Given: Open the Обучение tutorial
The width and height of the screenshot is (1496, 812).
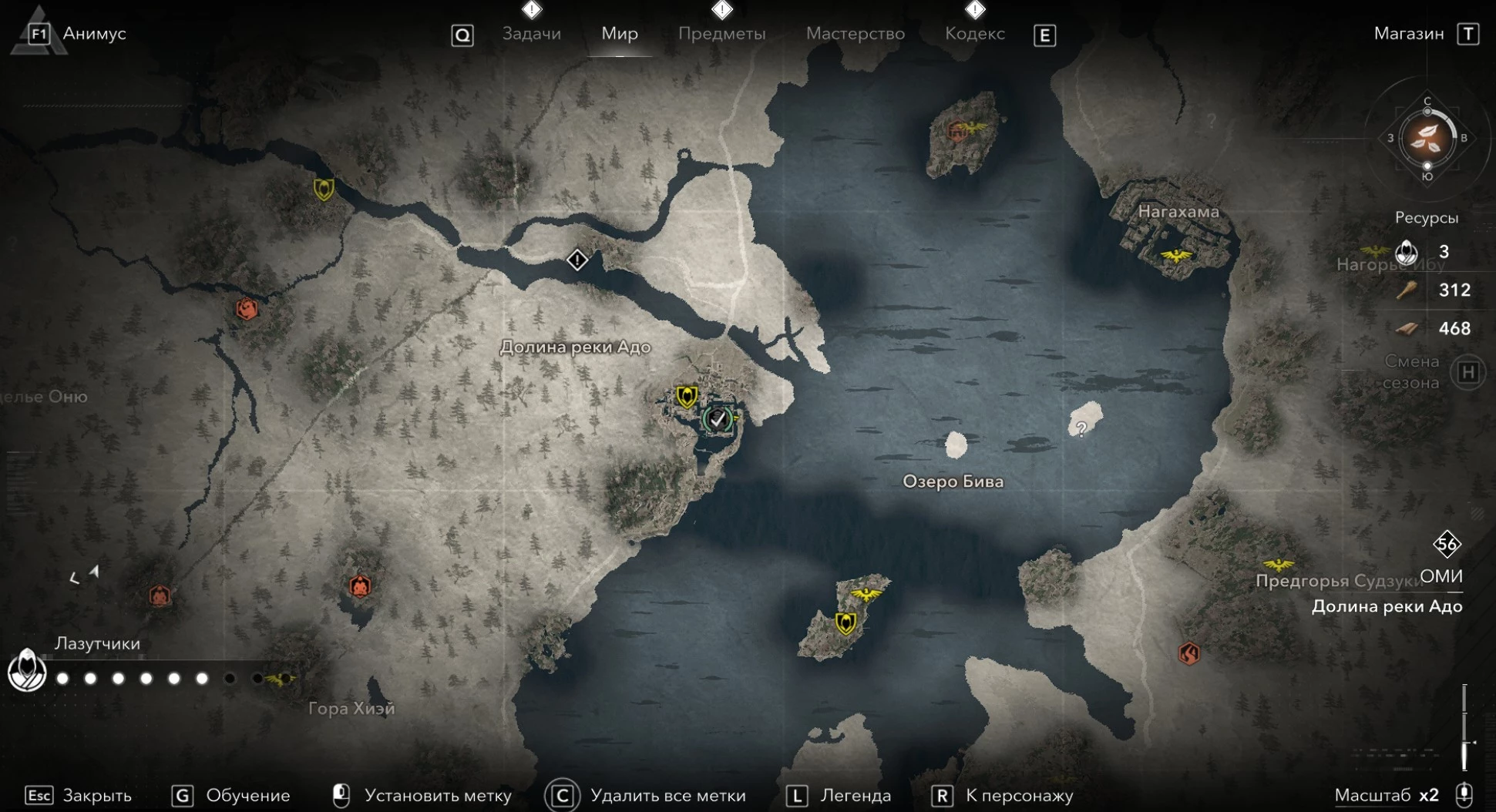Looking at the screenshot, I should pyautogui.click(x=247, y=795).
